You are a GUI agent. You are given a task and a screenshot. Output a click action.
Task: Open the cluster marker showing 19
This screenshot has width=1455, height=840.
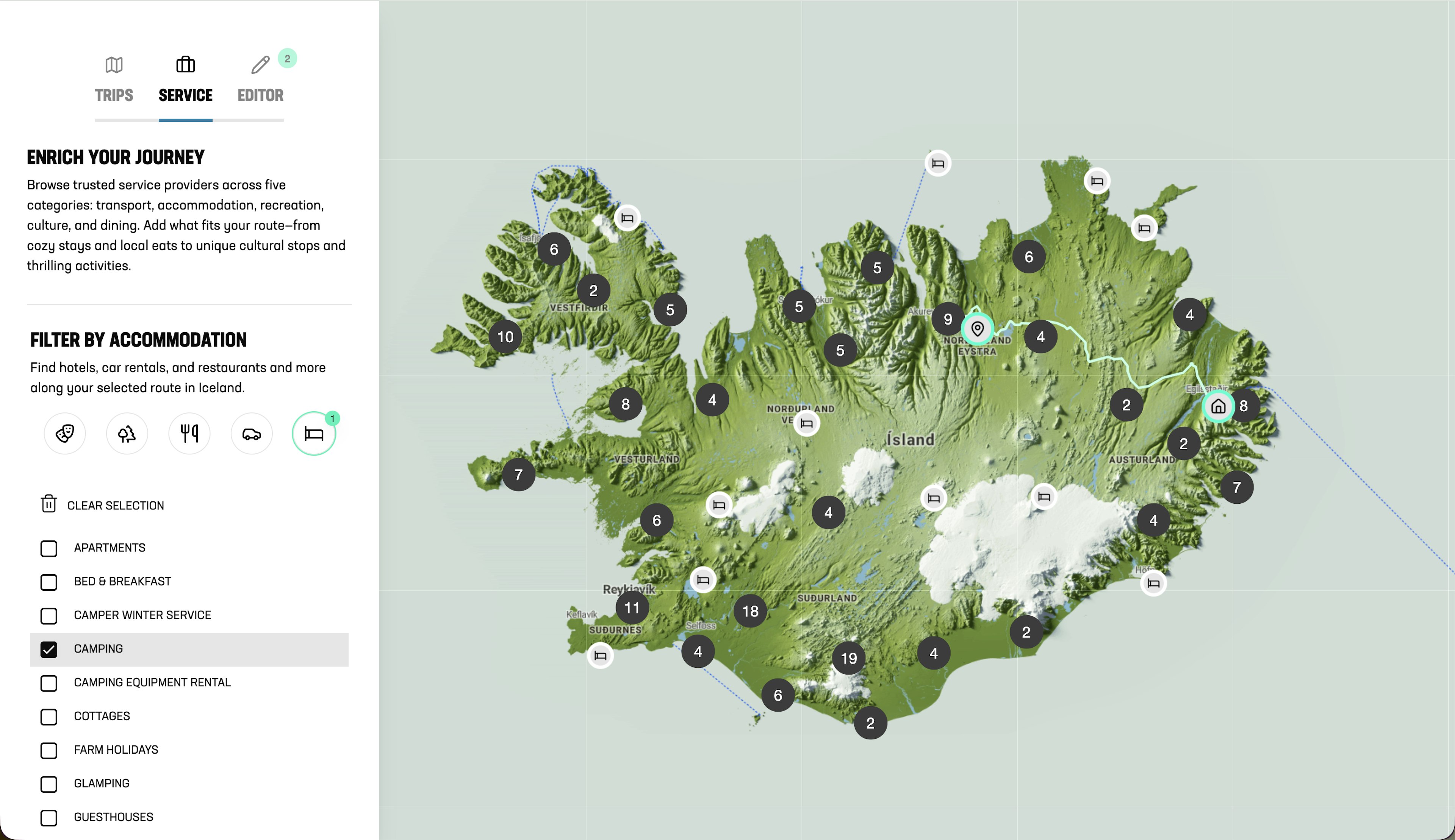click(848, 658)
